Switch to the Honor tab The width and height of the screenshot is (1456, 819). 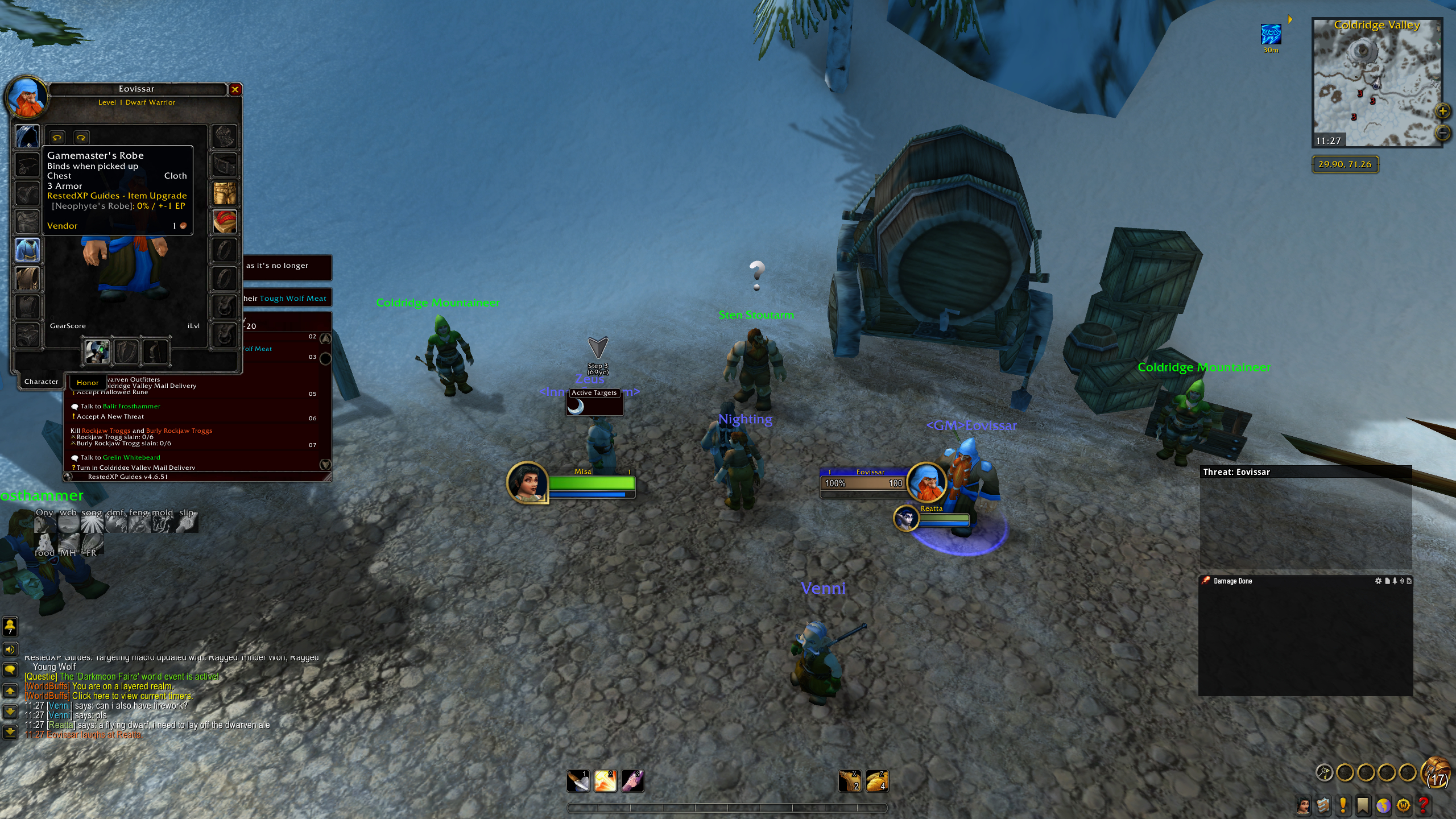click(88, 383)
